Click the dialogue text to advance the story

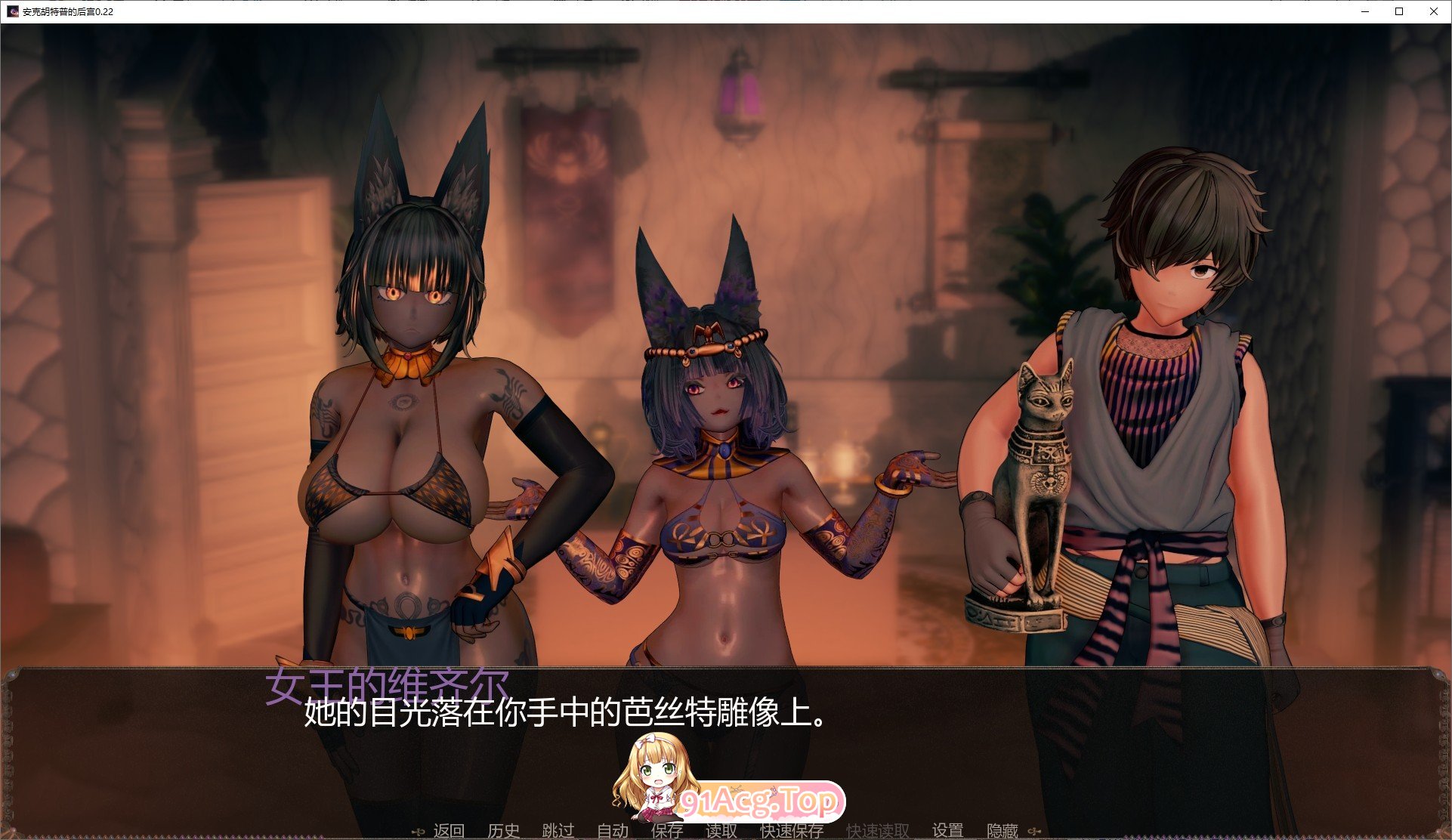click(x=563, y=714)
